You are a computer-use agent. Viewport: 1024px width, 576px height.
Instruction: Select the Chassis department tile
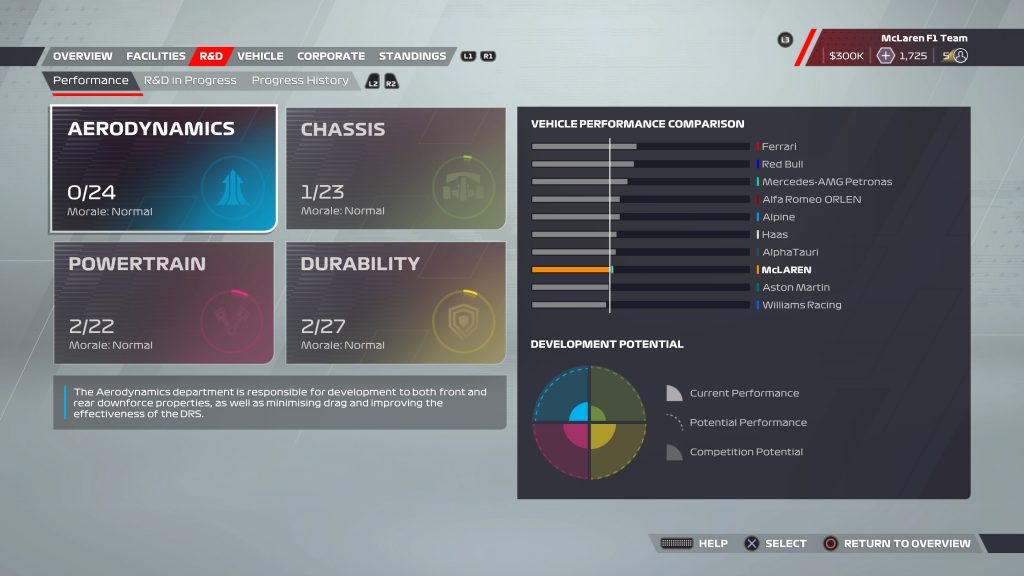tap(395, 169)
